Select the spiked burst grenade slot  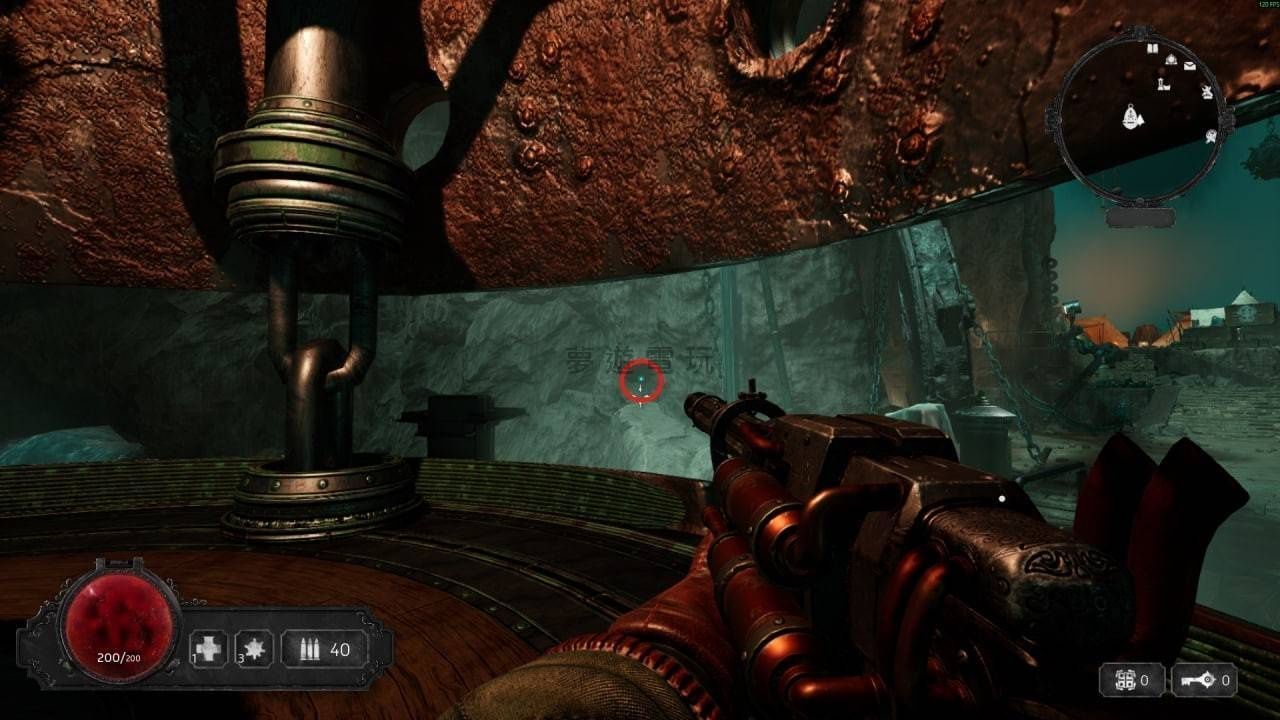[254, 650]
